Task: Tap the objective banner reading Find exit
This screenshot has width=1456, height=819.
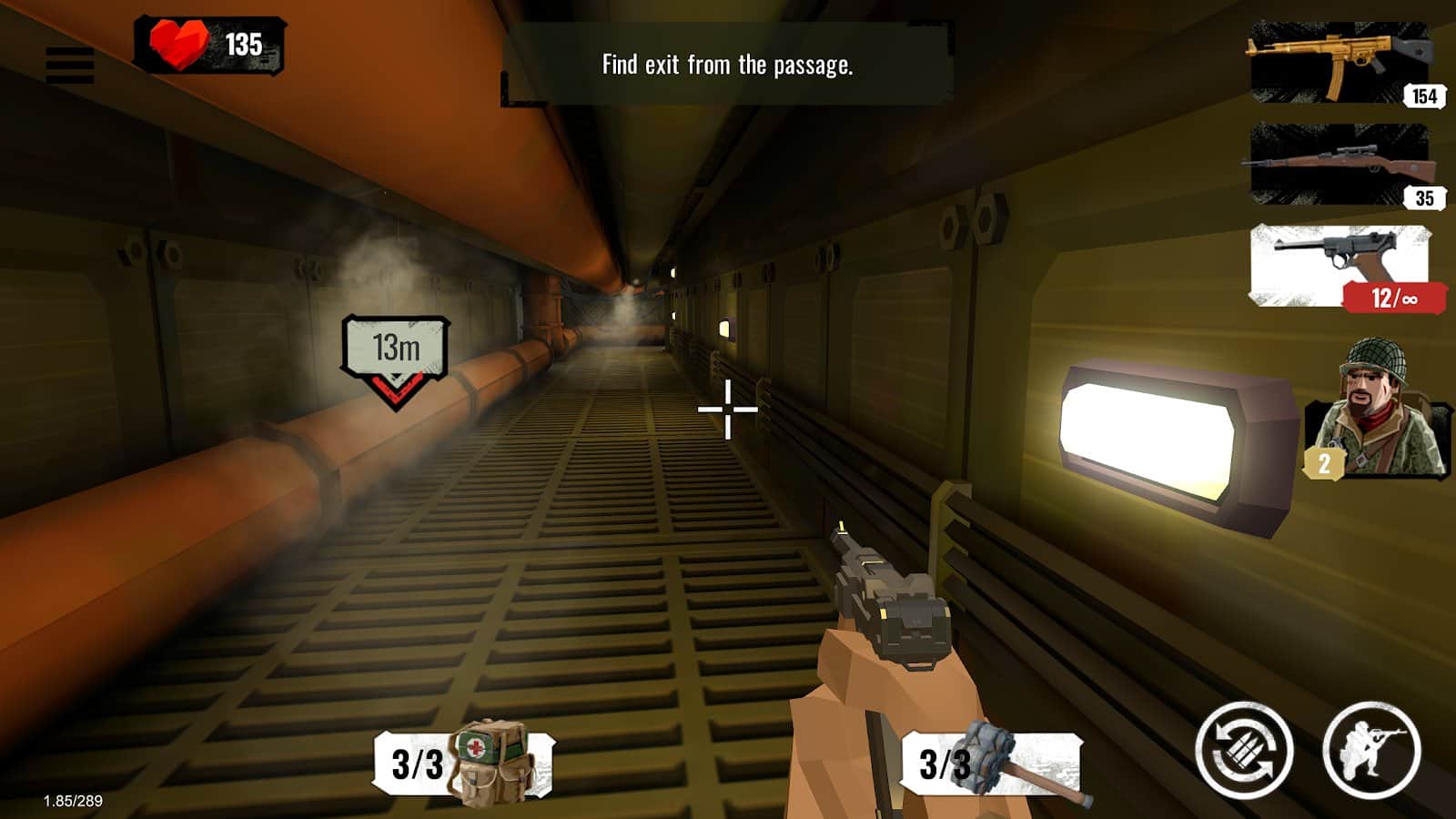Action: (728, 64)
